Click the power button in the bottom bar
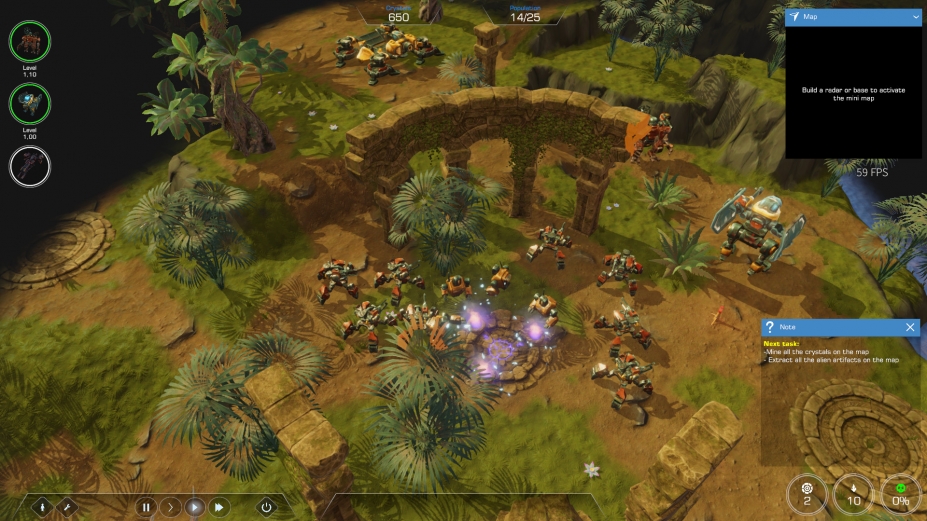This screenshot has height=521, width=927. tap(266, 507)
